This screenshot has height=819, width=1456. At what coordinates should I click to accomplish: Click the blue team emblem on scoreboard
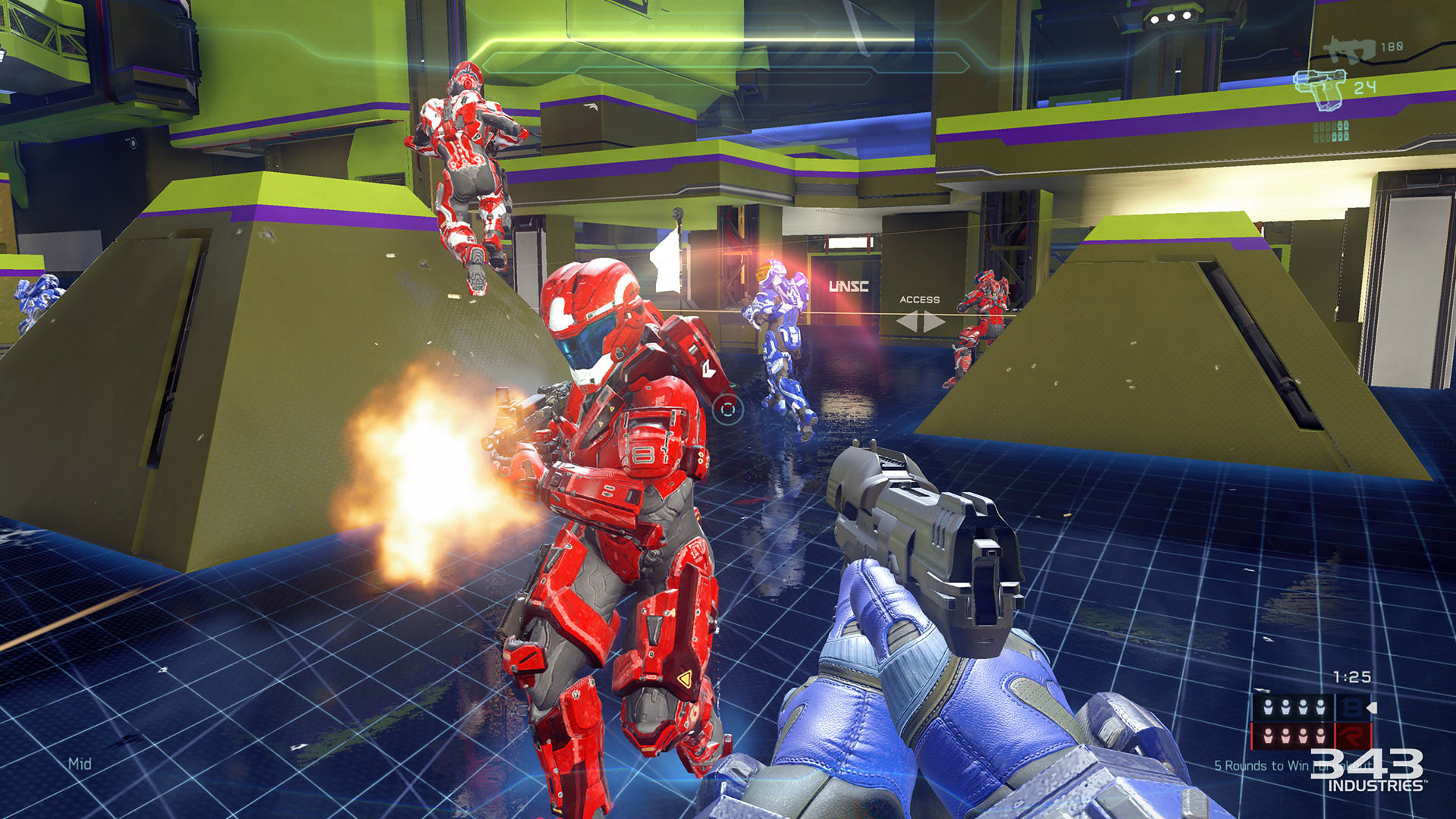(x=1351, y=708)
